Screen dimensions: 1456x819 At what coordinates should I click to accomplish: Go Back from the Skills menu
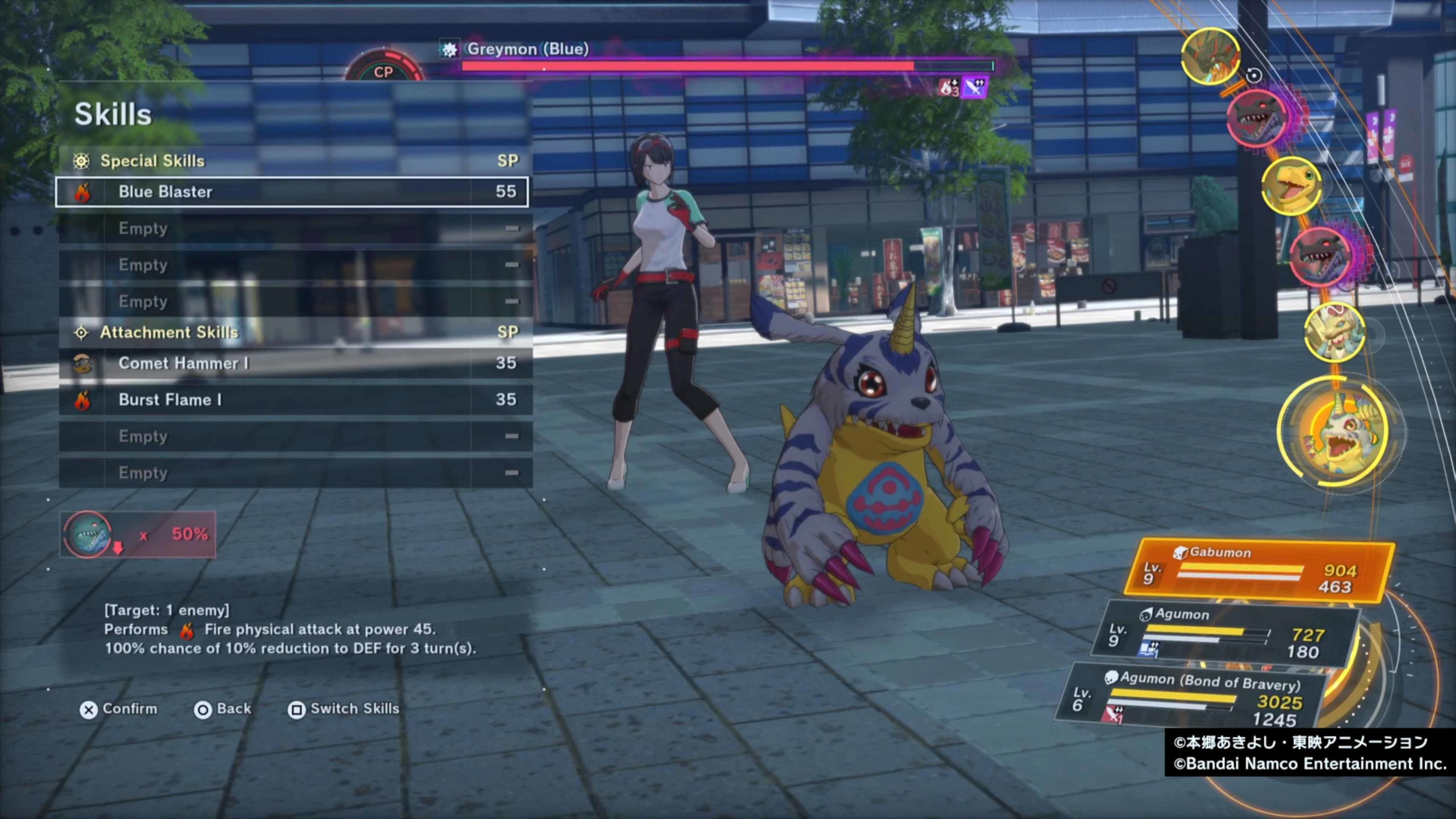point(222,709)
